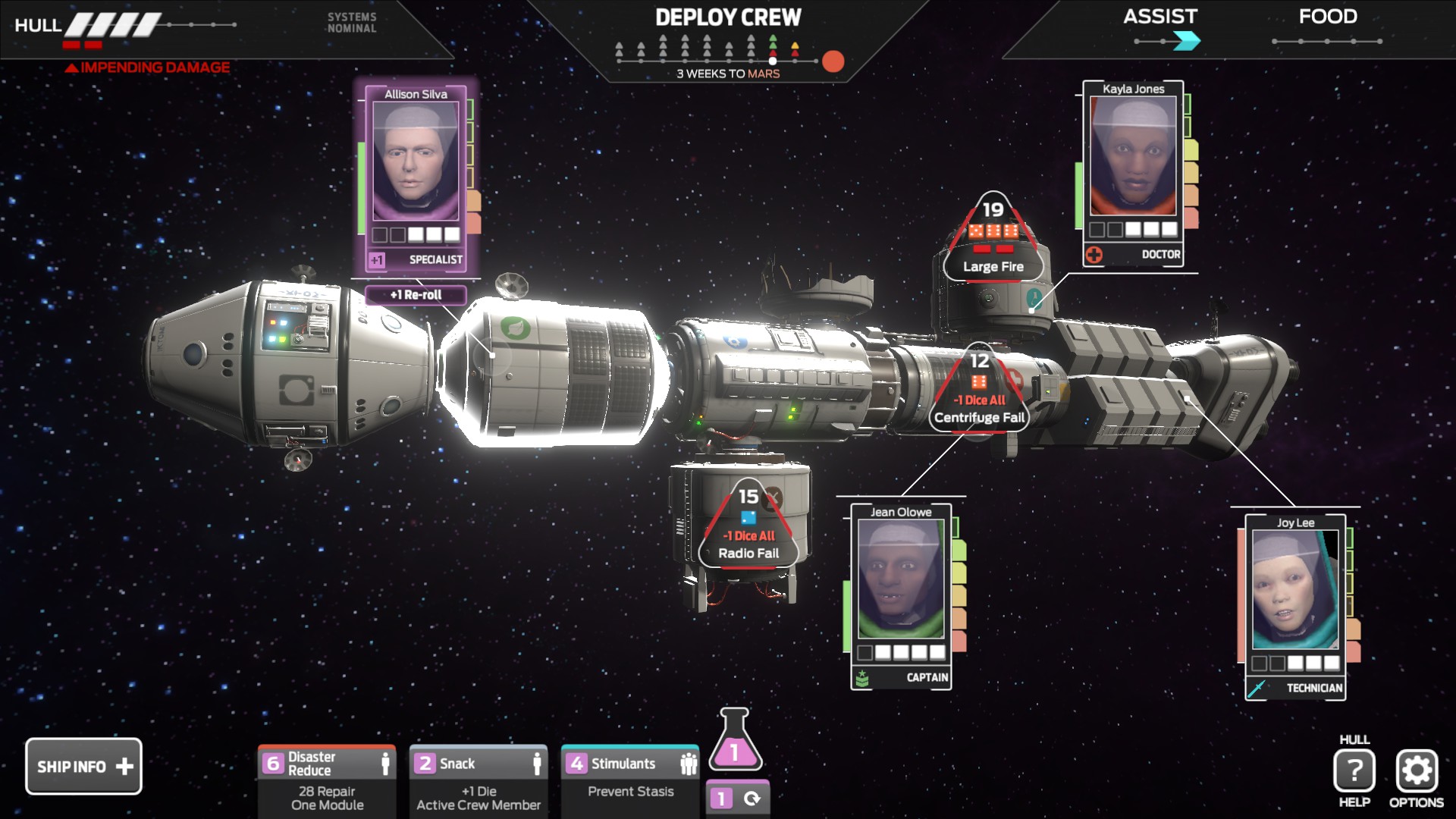1456x819 pixels.
Task: Click the Assist arrow indicator
Action: tap(1187, 41)
